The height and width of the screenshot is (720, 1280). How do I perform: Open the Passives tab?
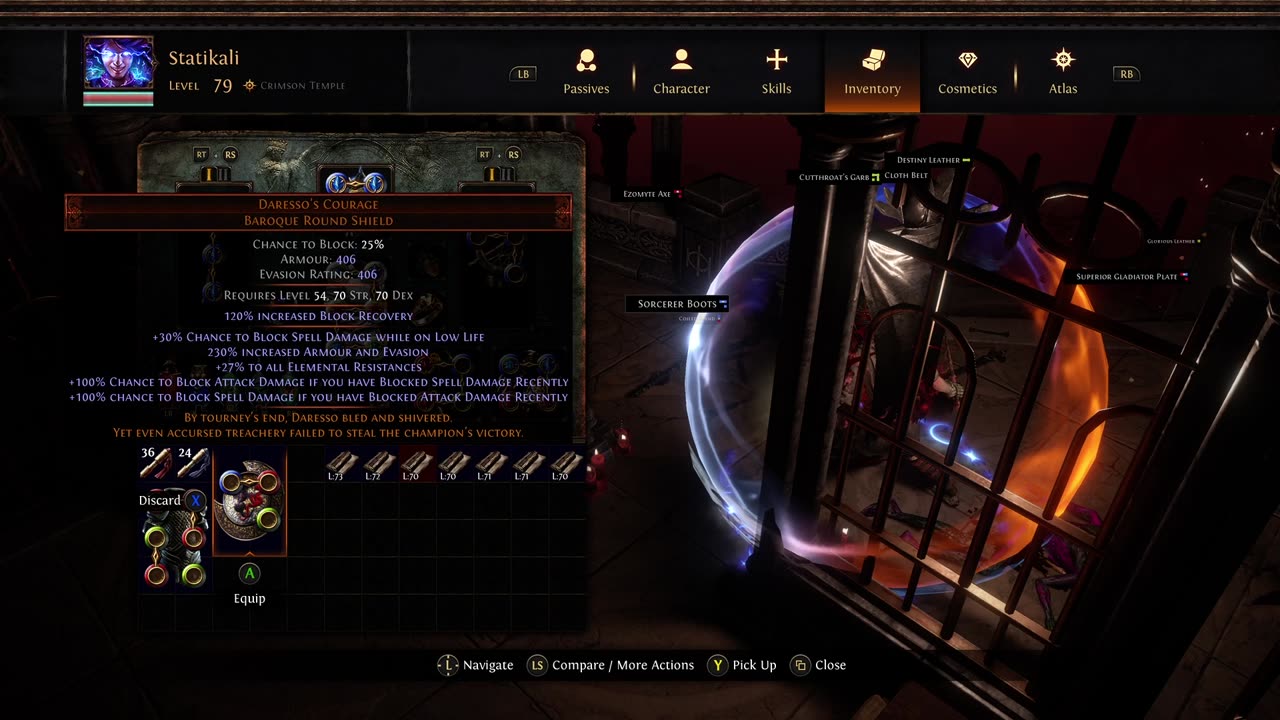(586, 72)
